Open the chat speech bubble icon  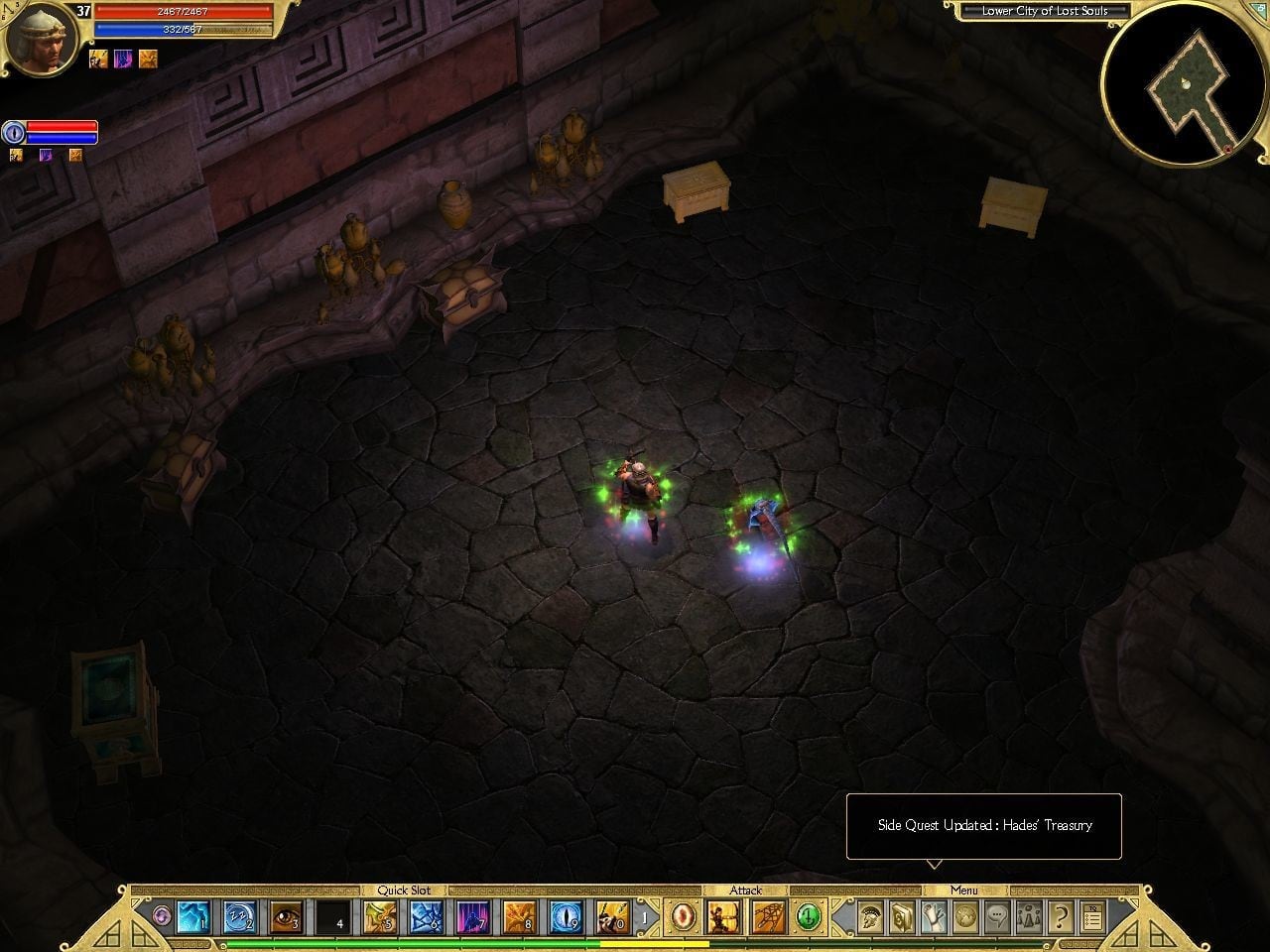pos(997,917)
